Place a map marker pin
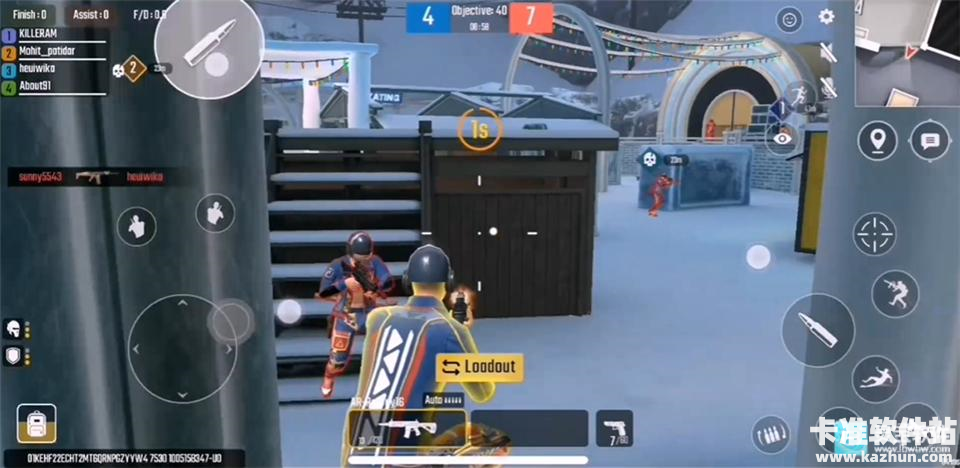The width and height of the screenshot is (960, 468). click(x=877, y=140)
